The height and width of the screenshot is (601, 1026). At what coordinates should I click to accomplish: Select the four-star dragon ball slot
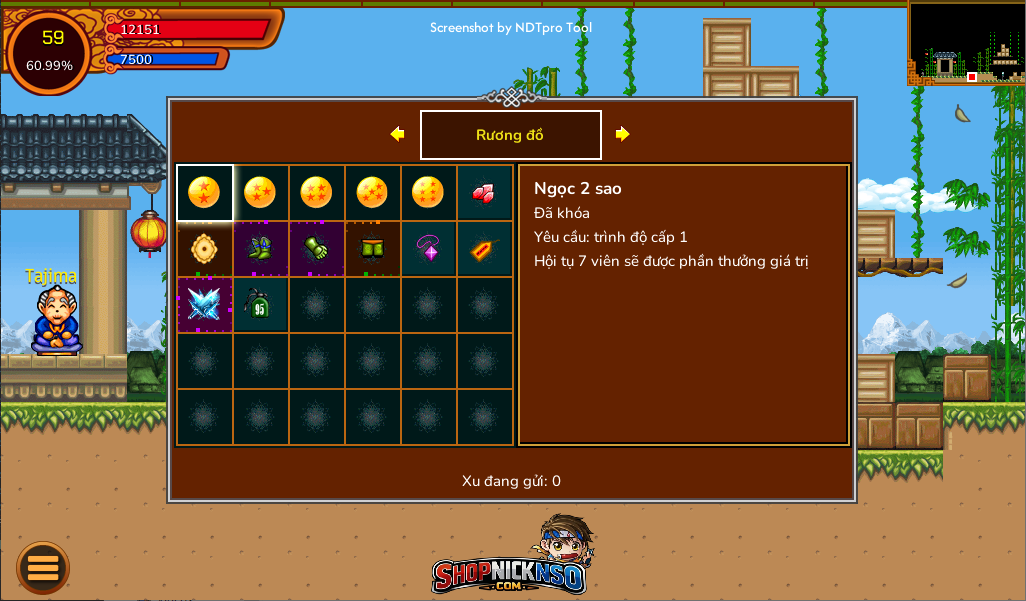point(317,193)
